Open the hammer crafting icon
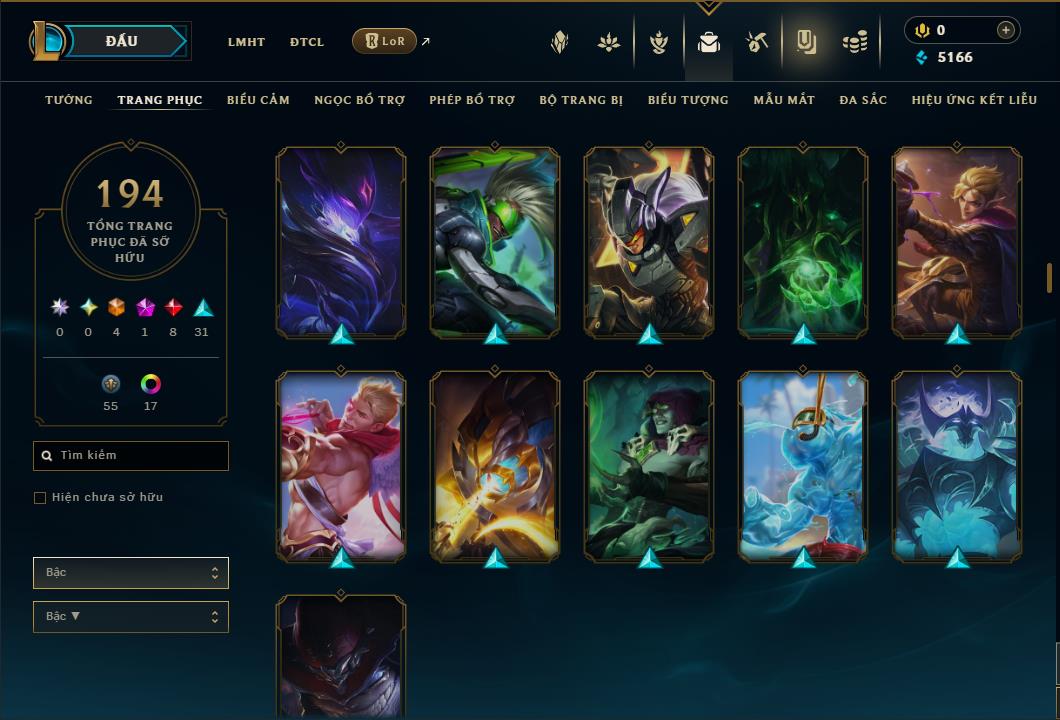 [x=756, y=42]
